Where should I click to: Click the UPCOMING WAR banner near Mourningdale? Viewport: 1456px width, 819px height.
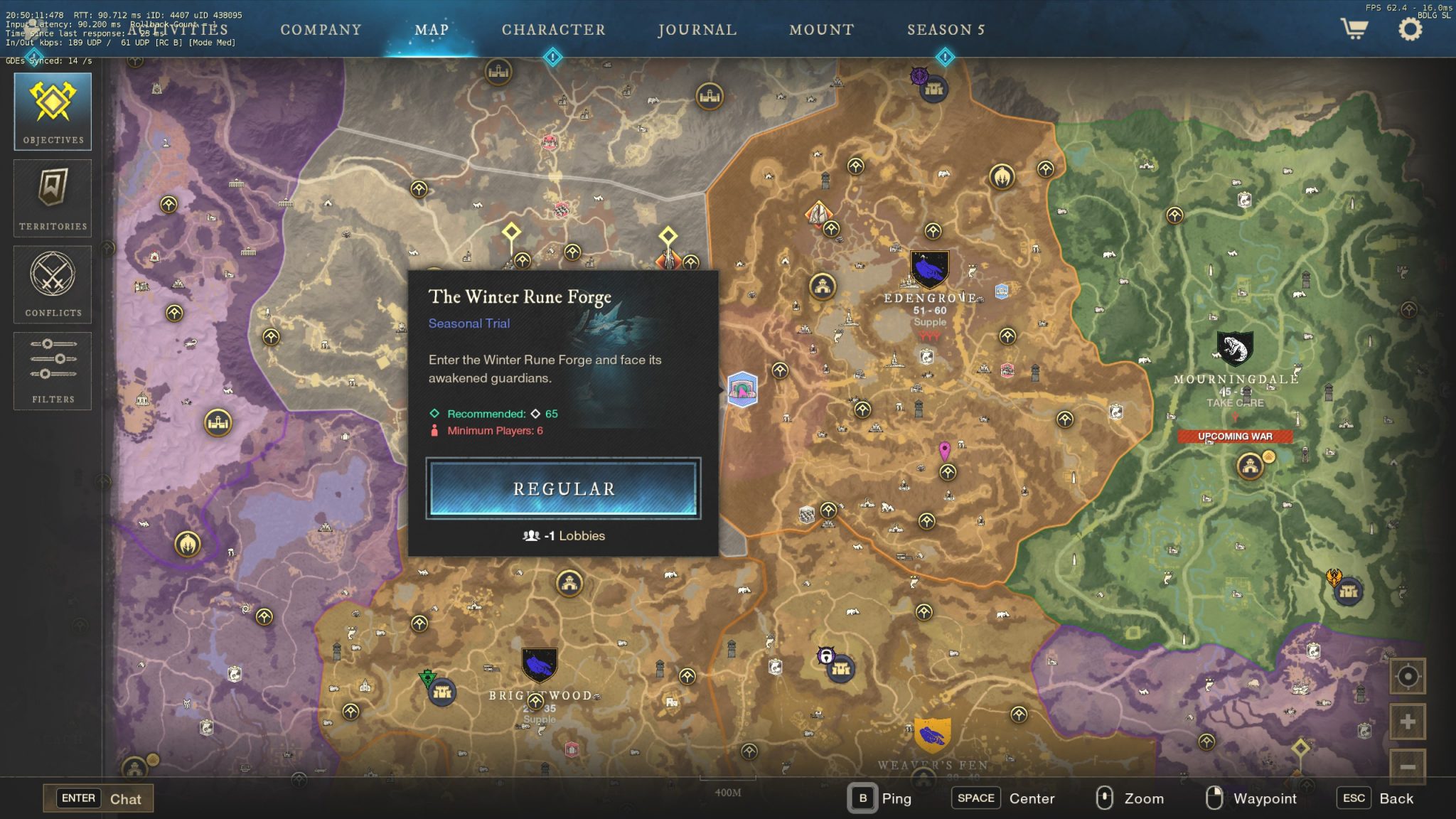[1234, 436]
